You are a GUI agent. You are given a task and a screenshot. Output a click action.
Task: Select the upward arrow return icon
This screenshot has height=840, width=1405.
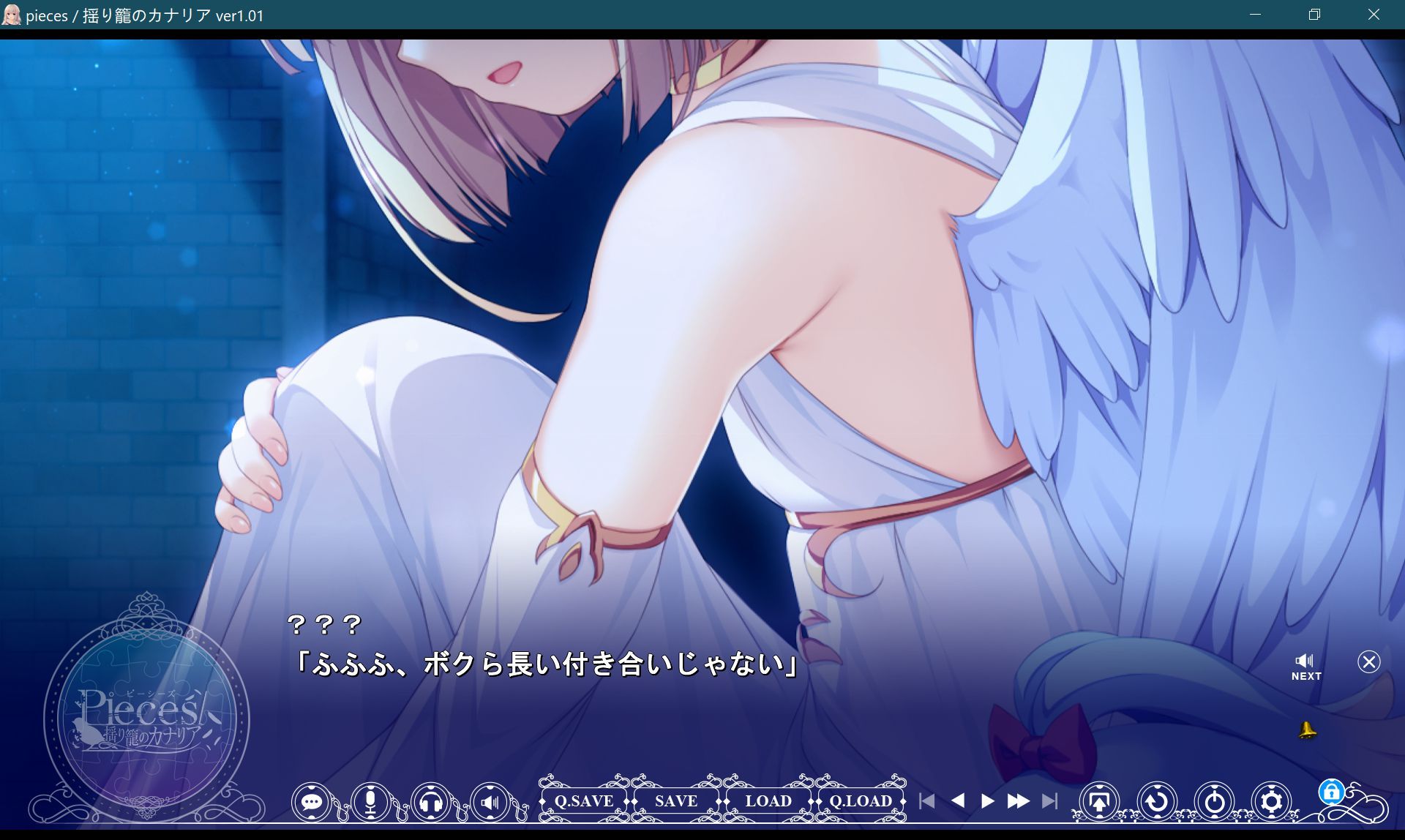(1100, 801)
